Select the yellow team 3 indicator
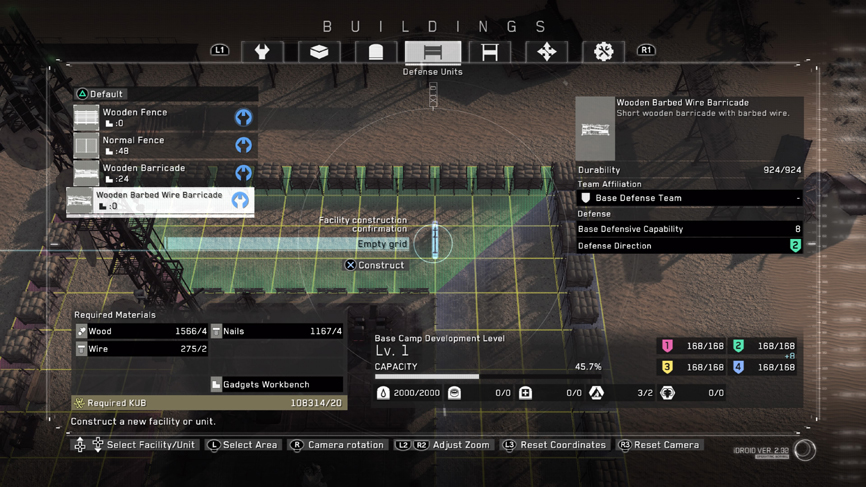 [x=667, y=367]
